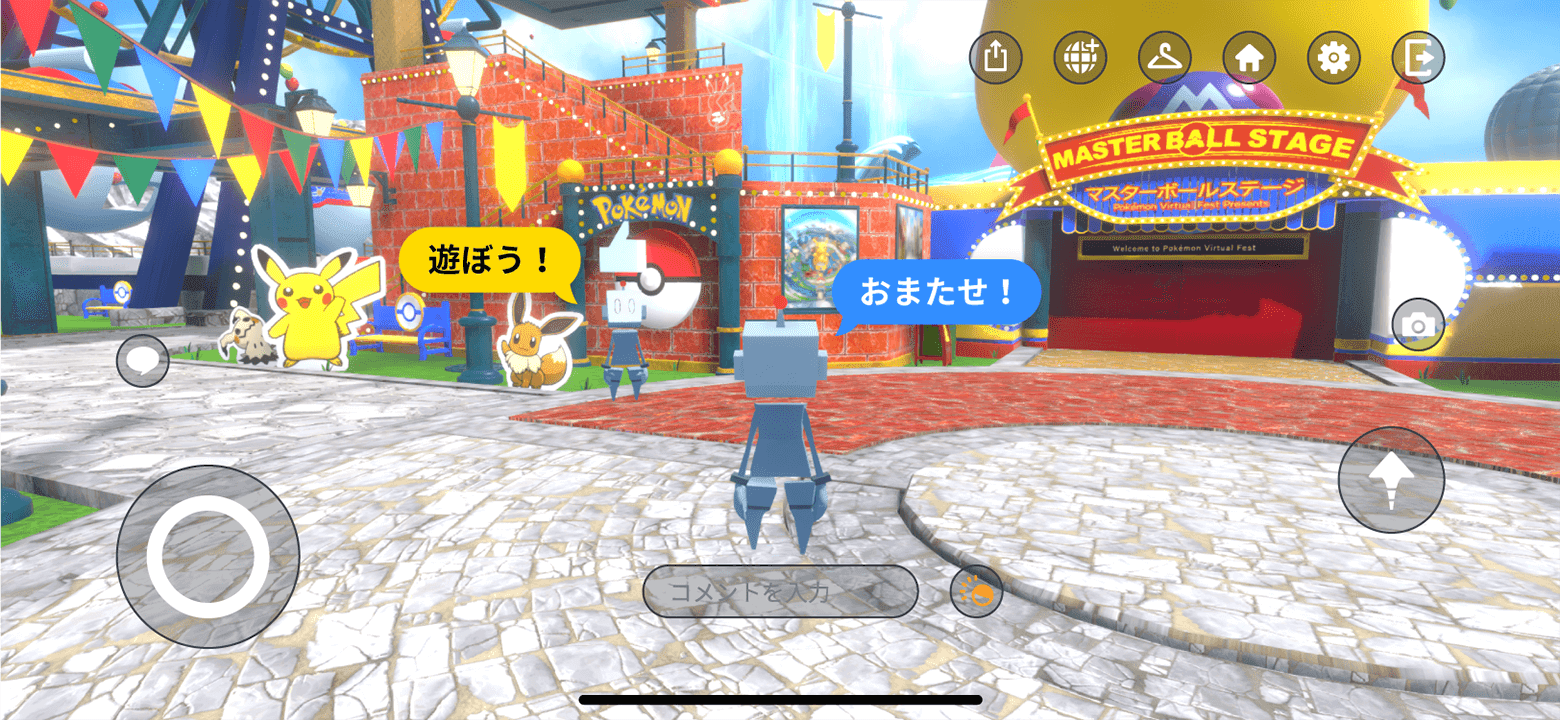Click the globe world-select icon
Viewport: 1560px width, 720px height.
coord(1080,57)
